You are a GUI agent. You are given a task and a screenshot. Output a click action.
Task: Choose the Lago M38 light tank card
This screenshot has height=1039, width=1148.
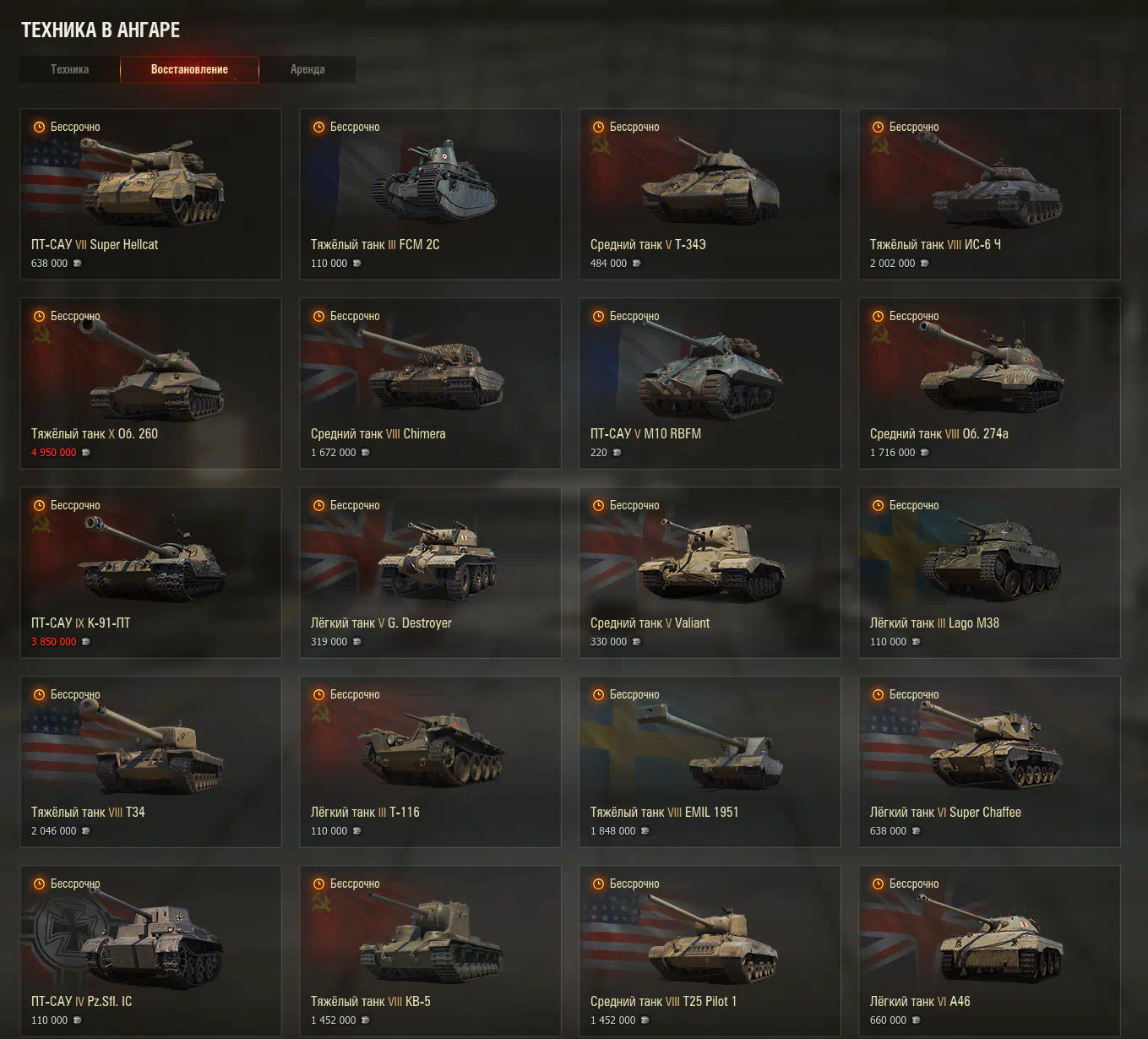[989, 573]
